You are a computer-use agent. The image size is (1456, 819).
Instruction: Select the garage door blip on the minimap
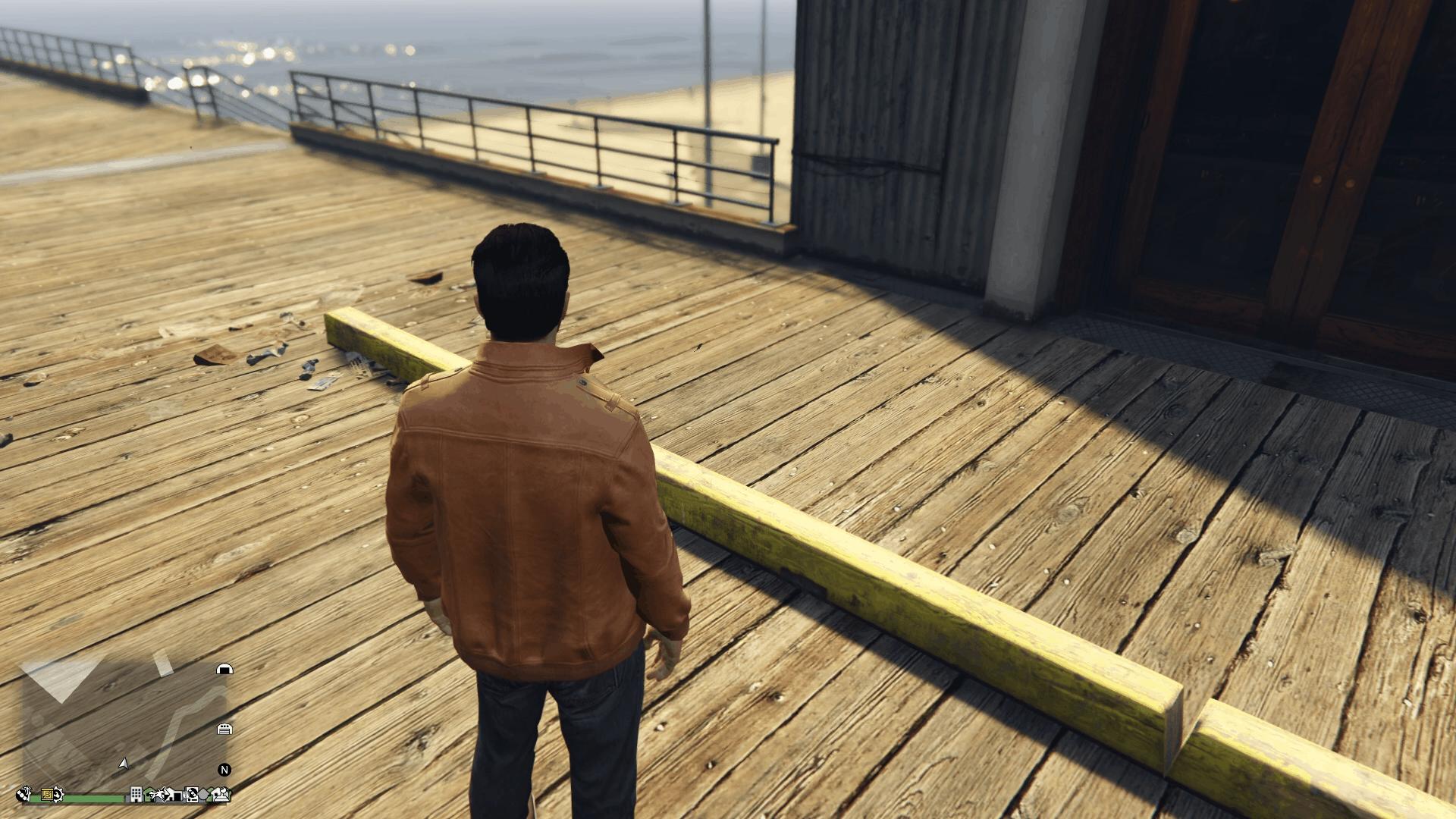(224, 730)
